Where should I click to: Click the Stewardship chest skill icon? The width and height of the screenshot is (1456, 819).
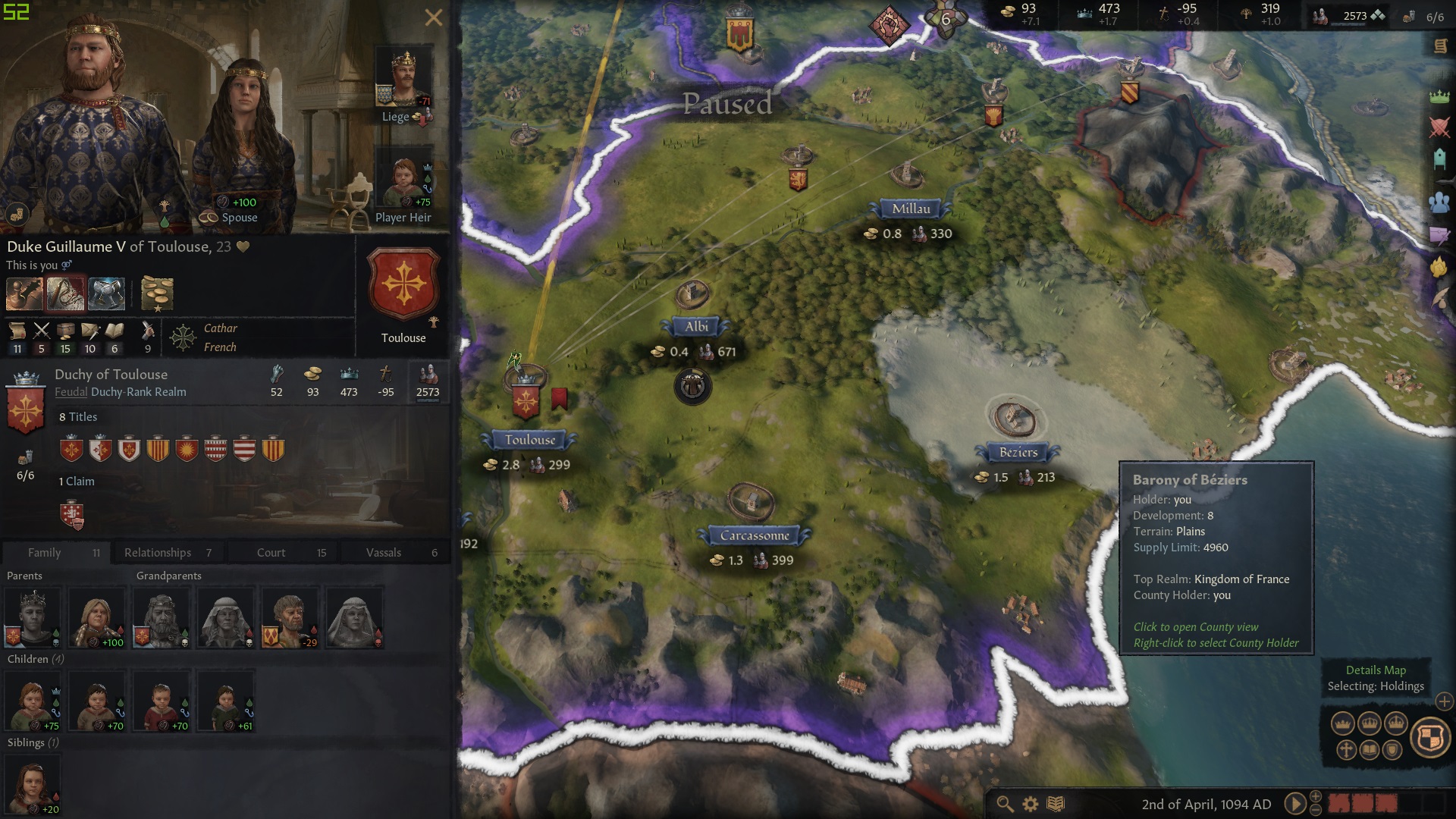click(x=67, y=332)
